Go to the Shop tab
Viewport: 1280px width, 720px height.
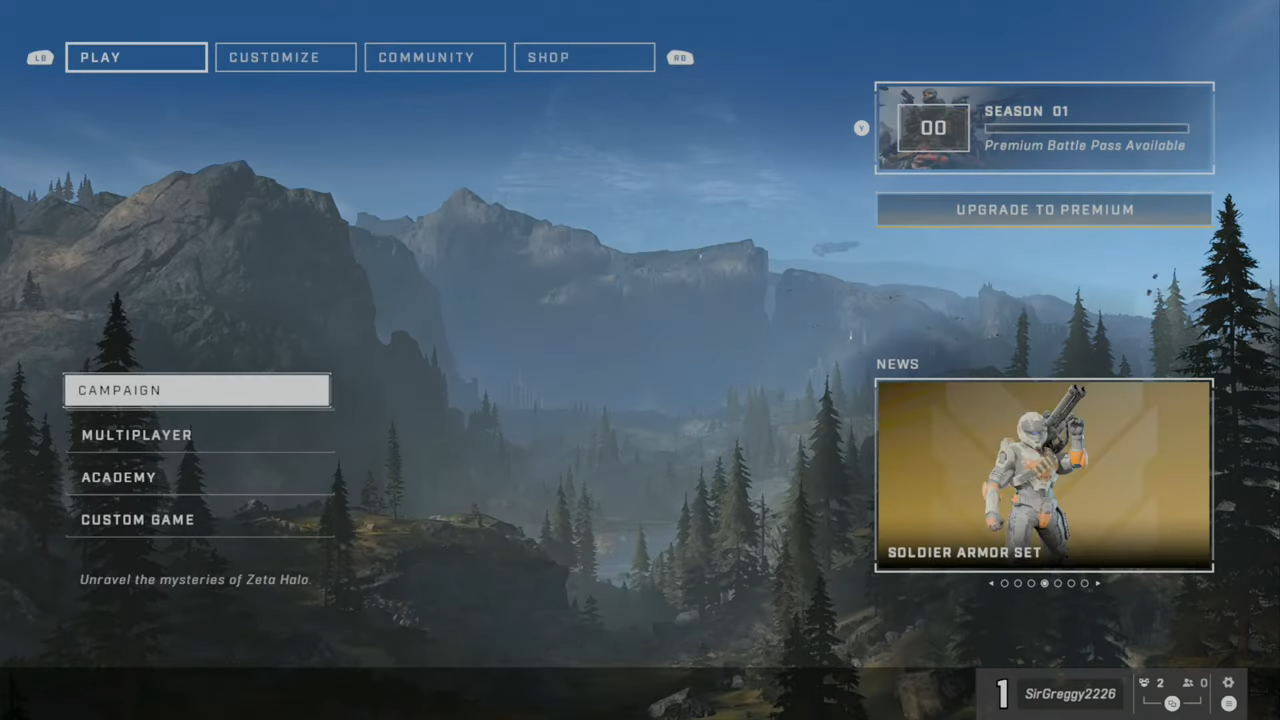[584, 57]
